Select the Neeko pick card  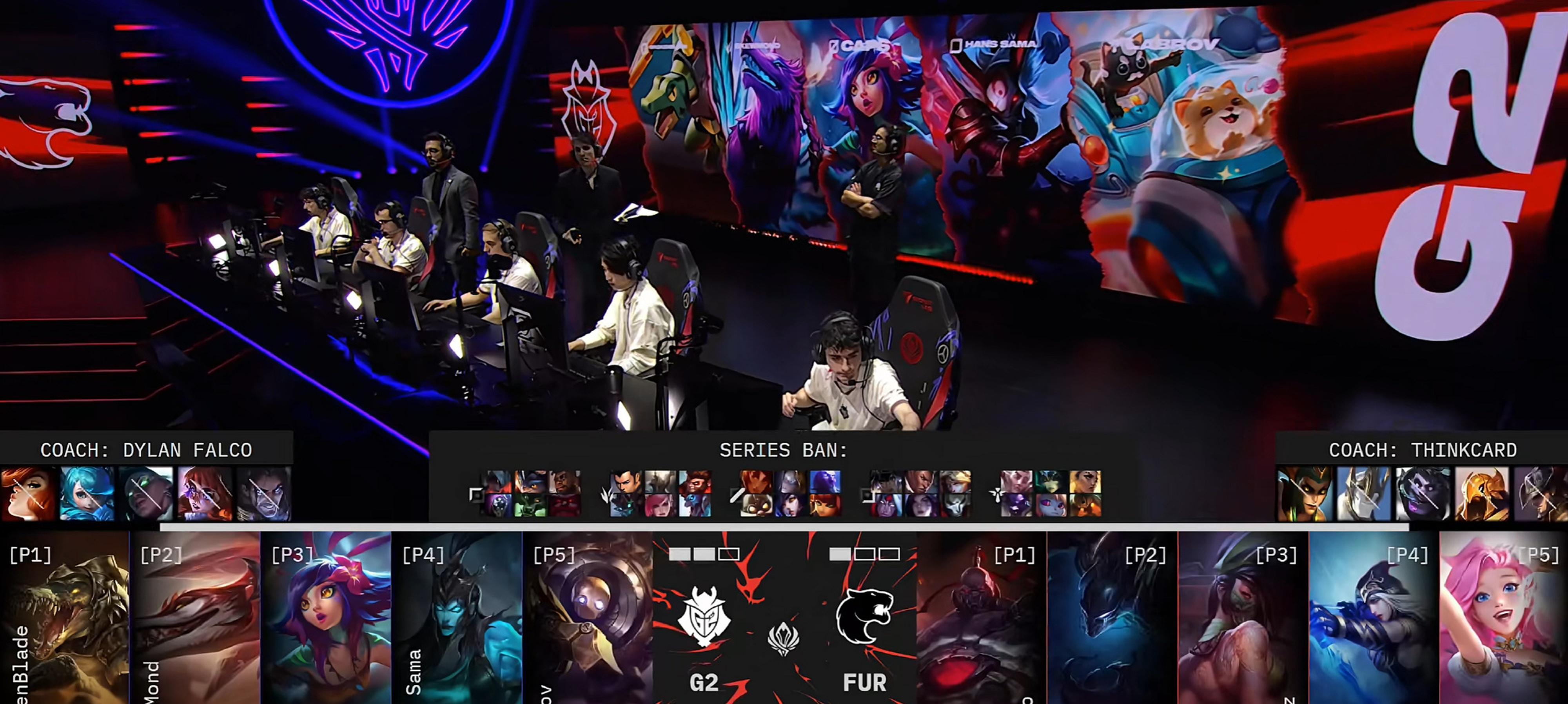tap(326, 618)
